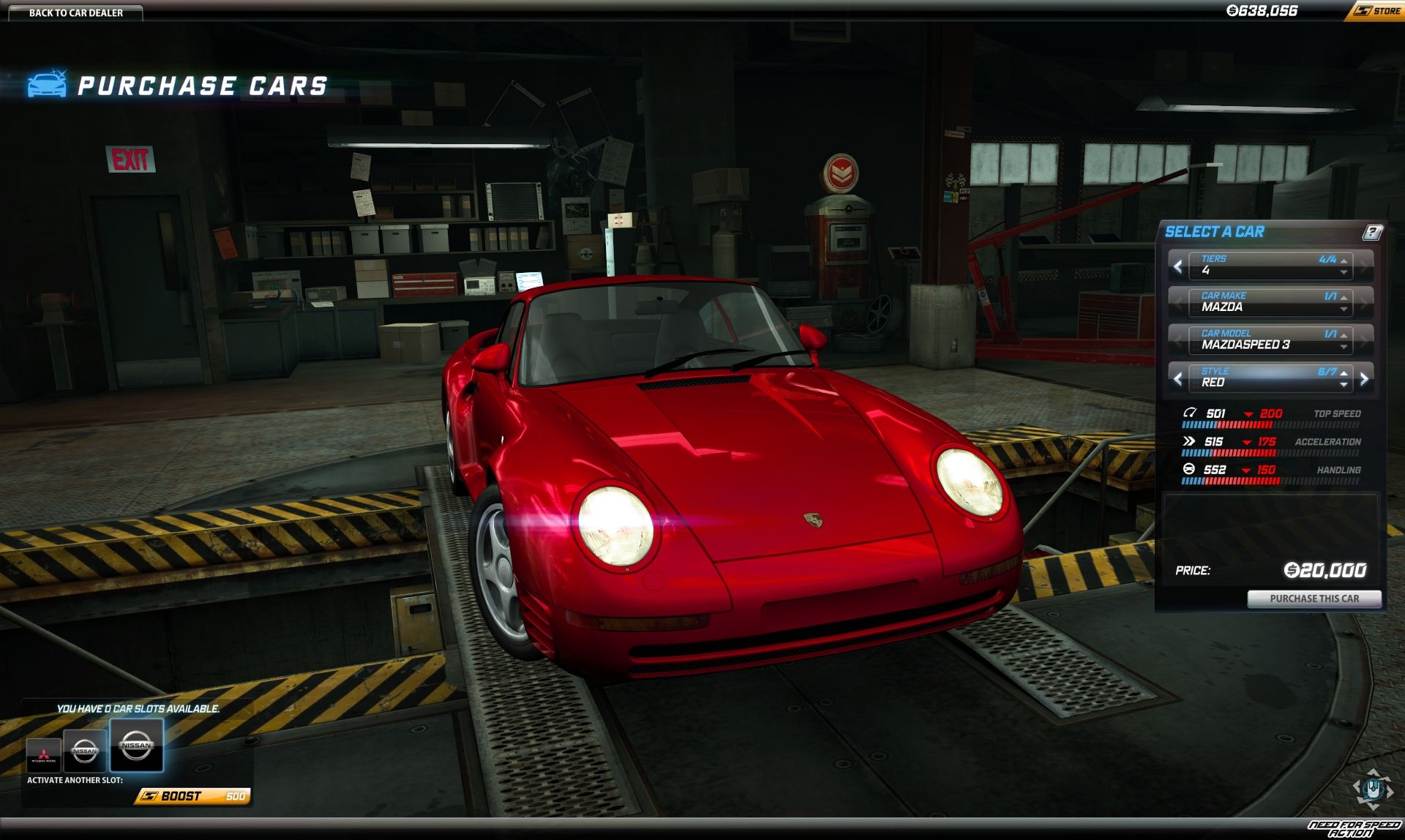The height and width of the screenshot is (840, 1405).
Task: Select the Mitsubishi car slot
Action: tap(43, 754)
